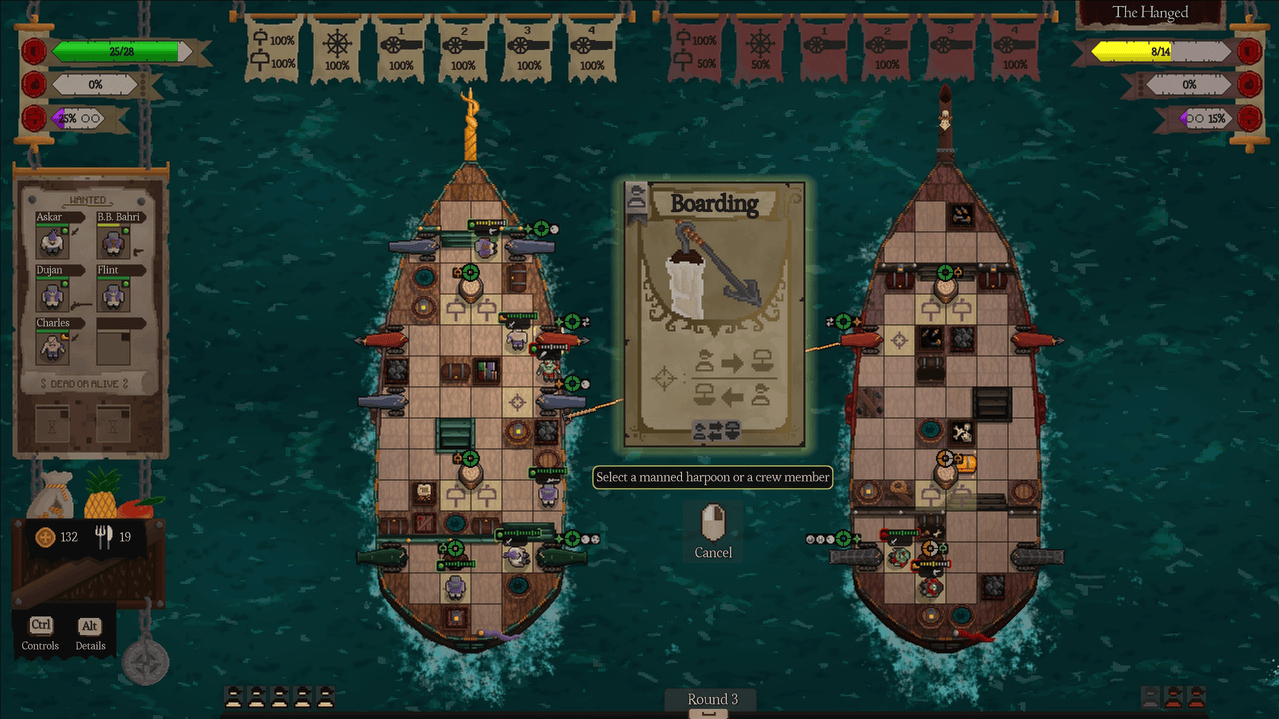The image size is (1279, 719).
Task: Select Askar's crew portrait
Action: tap(51, 240)
